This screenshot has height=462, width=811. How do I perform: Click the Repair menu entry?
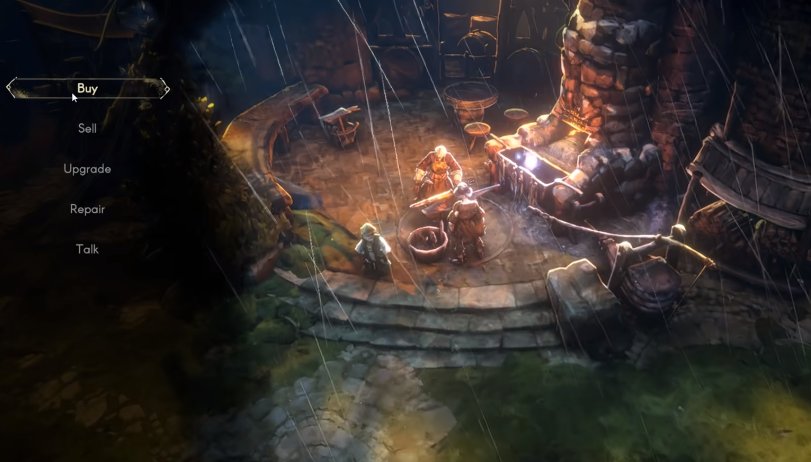pyautogui.click(x=87, y=209)
